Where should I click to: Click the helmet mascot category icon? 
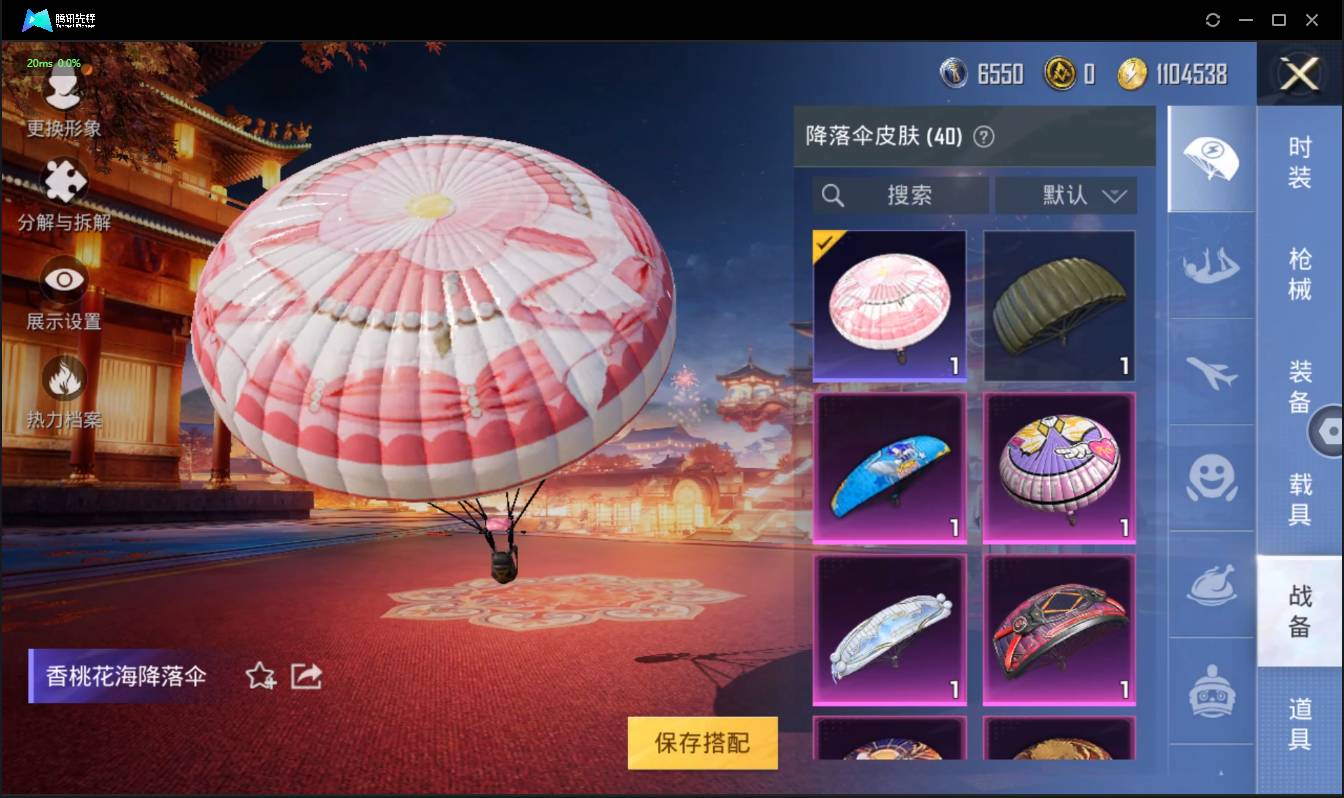[1211, 692]
